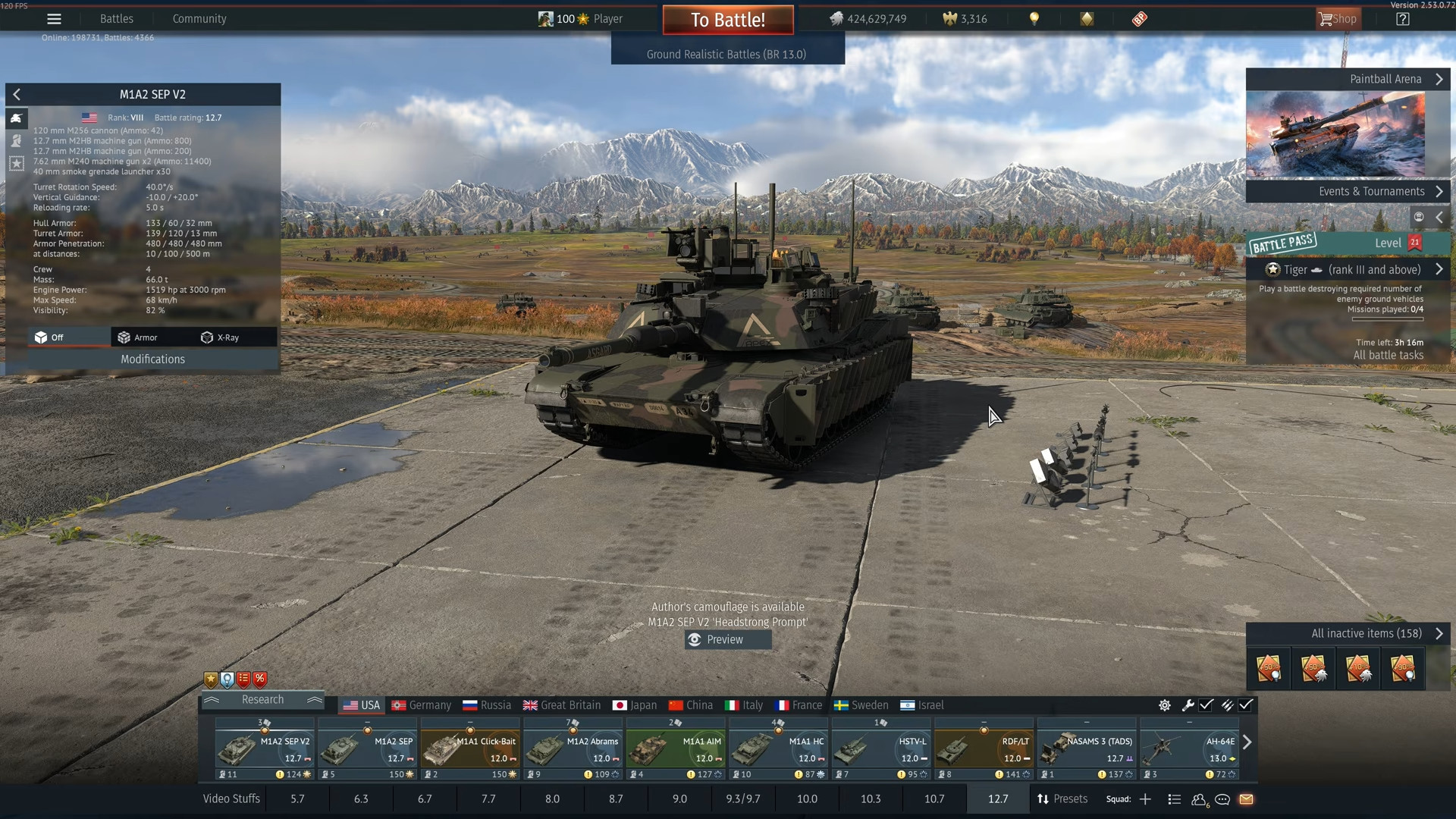Select the 12.7 battle rating on the slider bar
Screen dimensions: 1456x819
coord(998,799)
